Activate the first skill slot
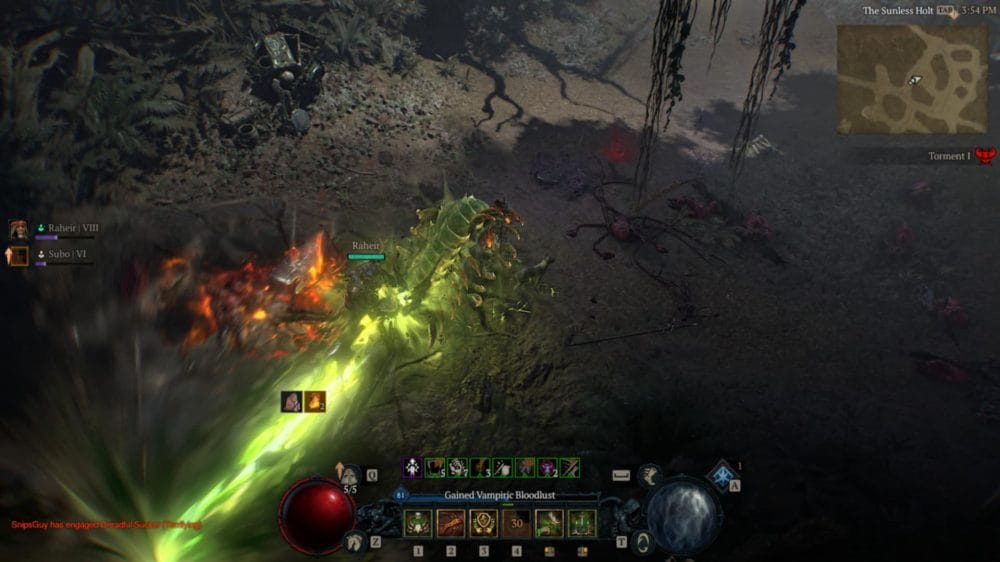The image size is (1000, 562). (417, 523)
